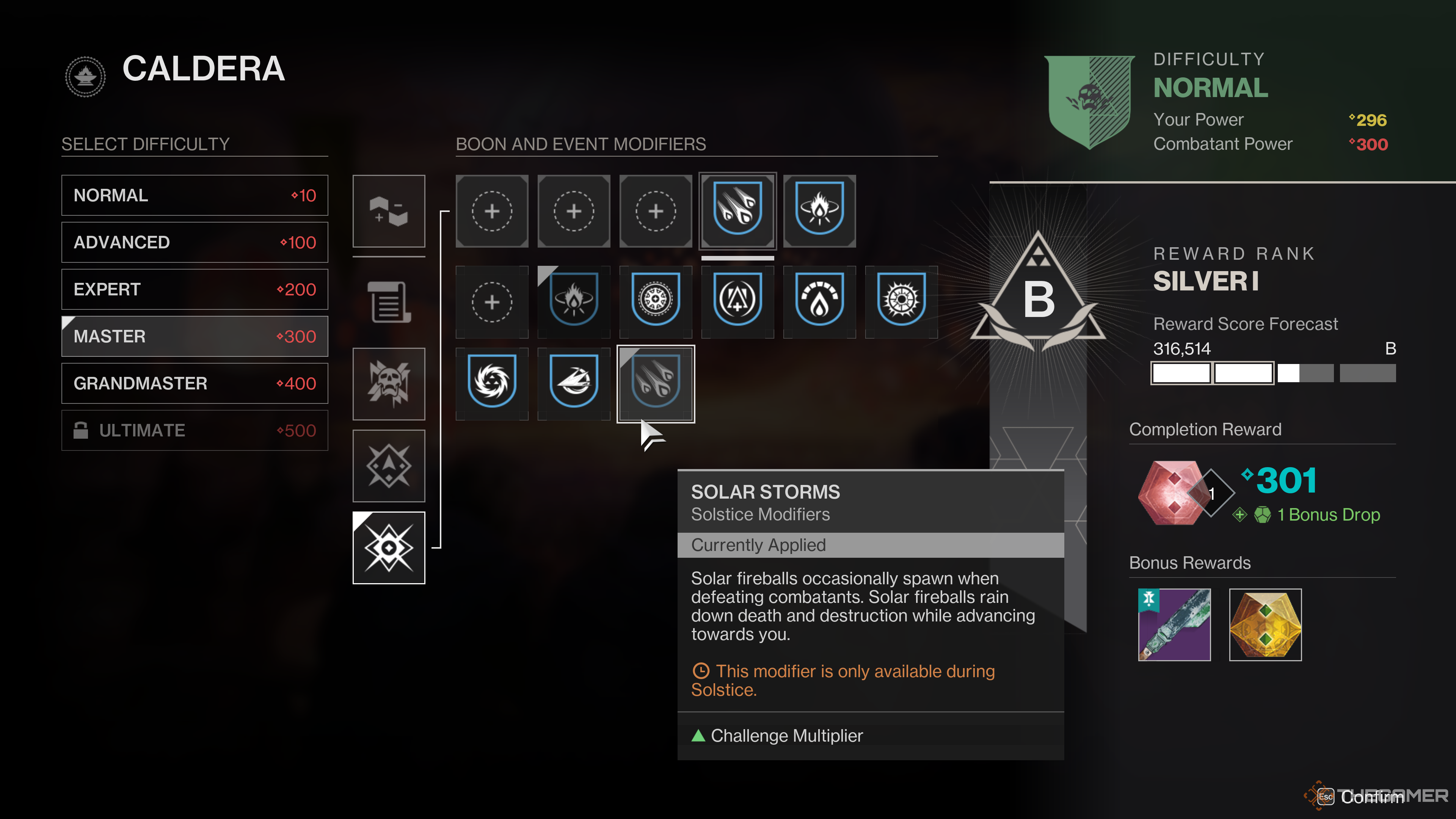Select the flame gauge modifier icon
The image size is (1456, 819).
coord(819,301)
